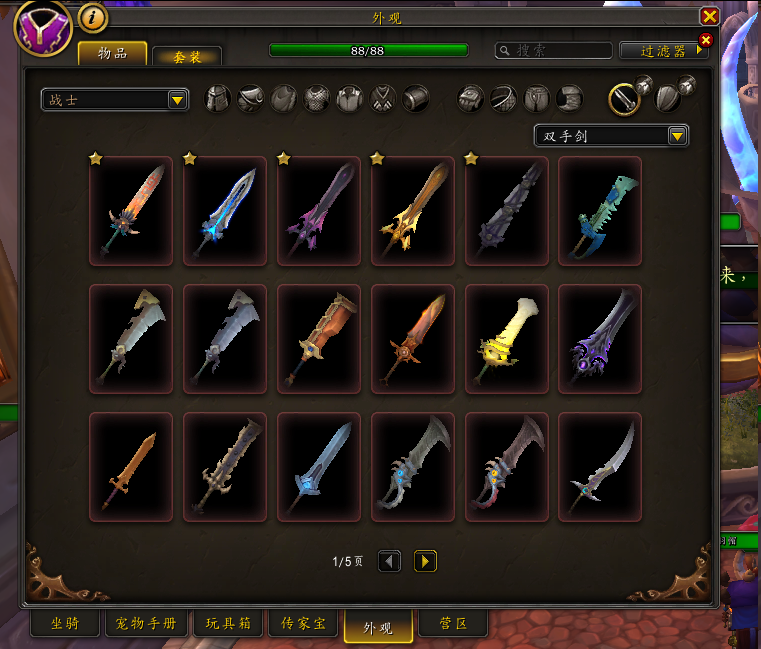Select the glowing yellow mace-like sword
Image resolution: width=761 pixels, height=649 pixels.
(506, 338)
